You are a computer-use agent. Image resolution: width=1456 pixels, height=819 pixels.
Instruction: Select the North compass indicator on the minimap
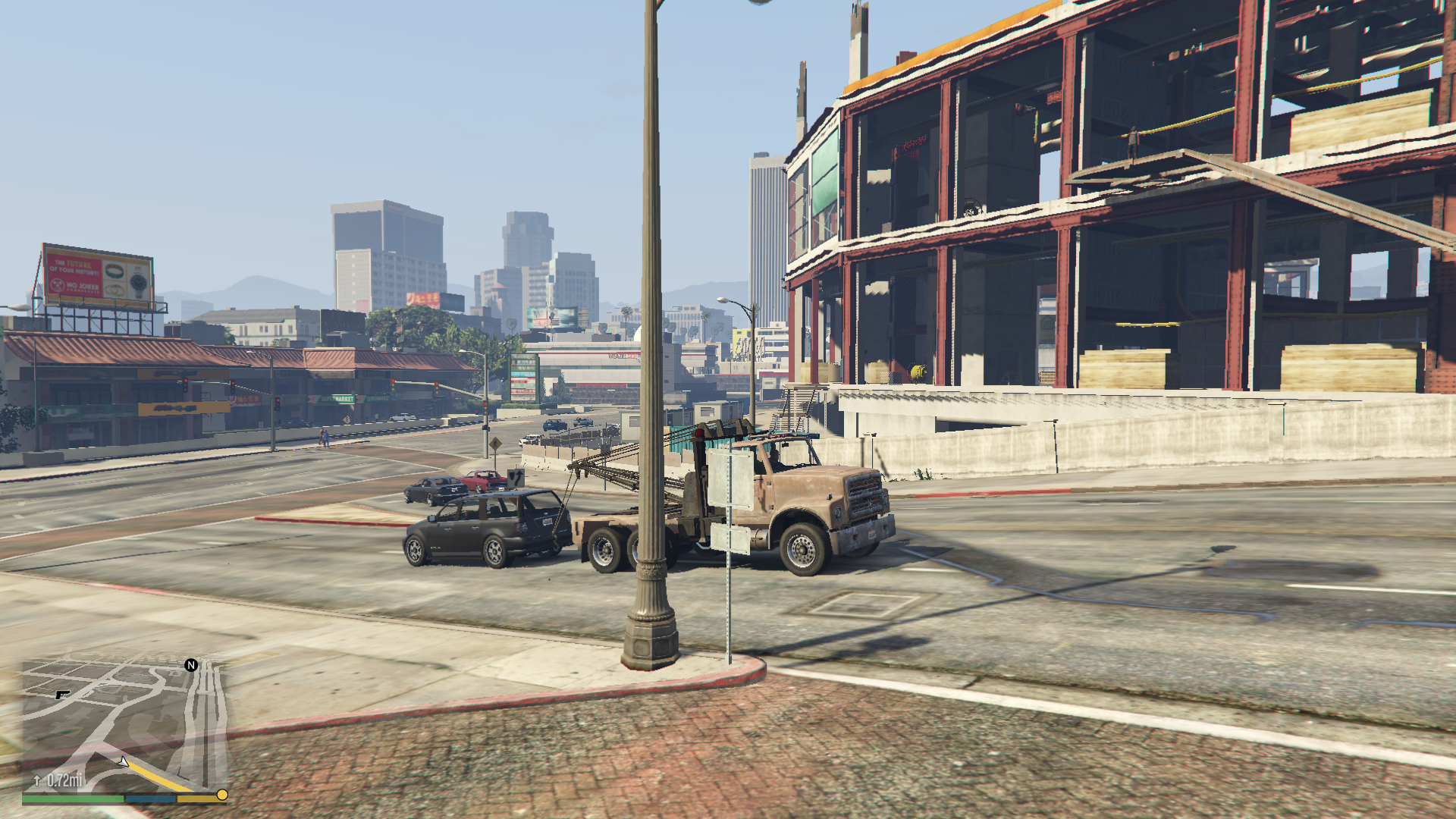(190, 666)
